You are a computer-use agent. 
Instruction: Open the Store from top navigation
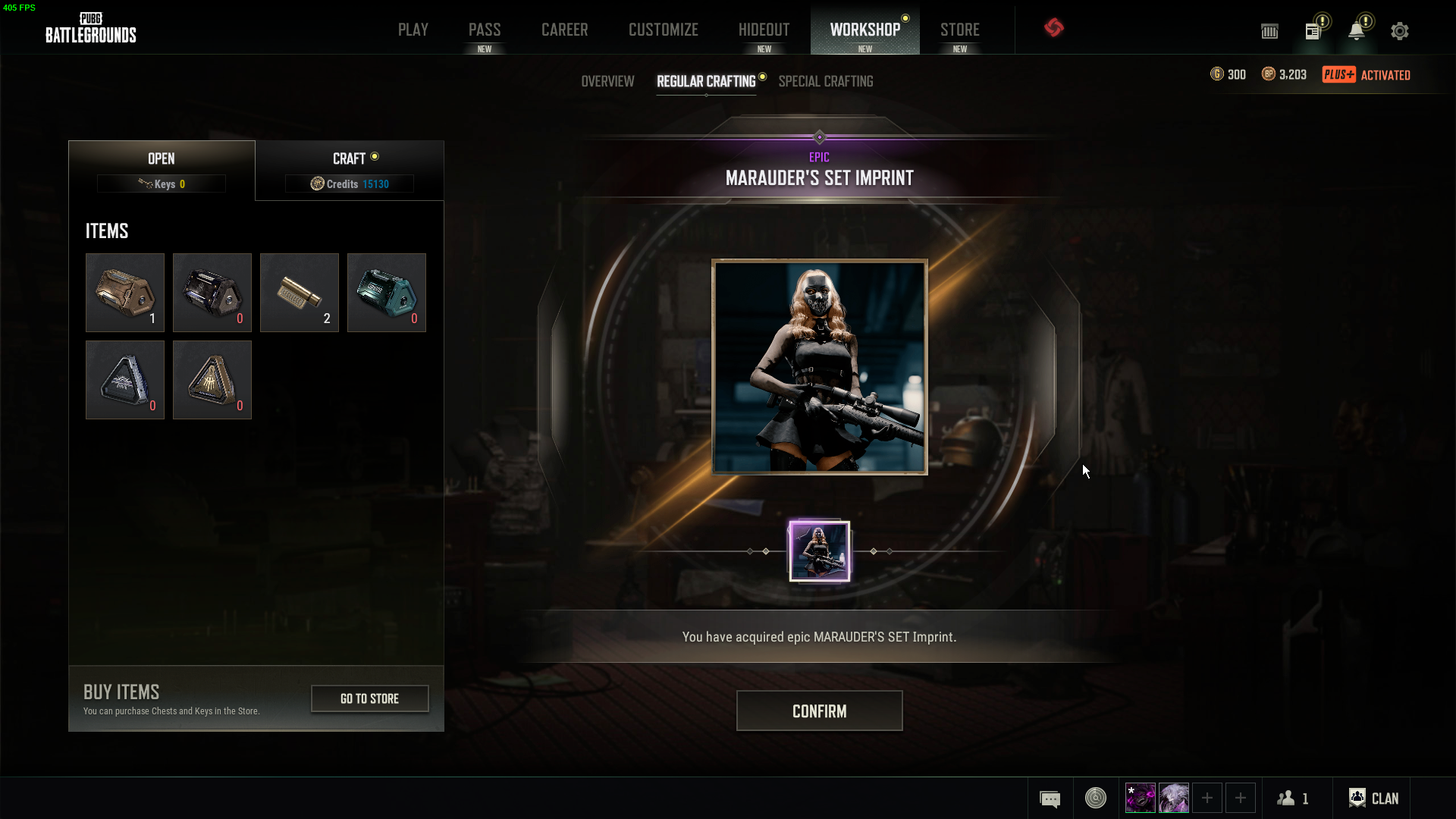click(x=960, y=30)
